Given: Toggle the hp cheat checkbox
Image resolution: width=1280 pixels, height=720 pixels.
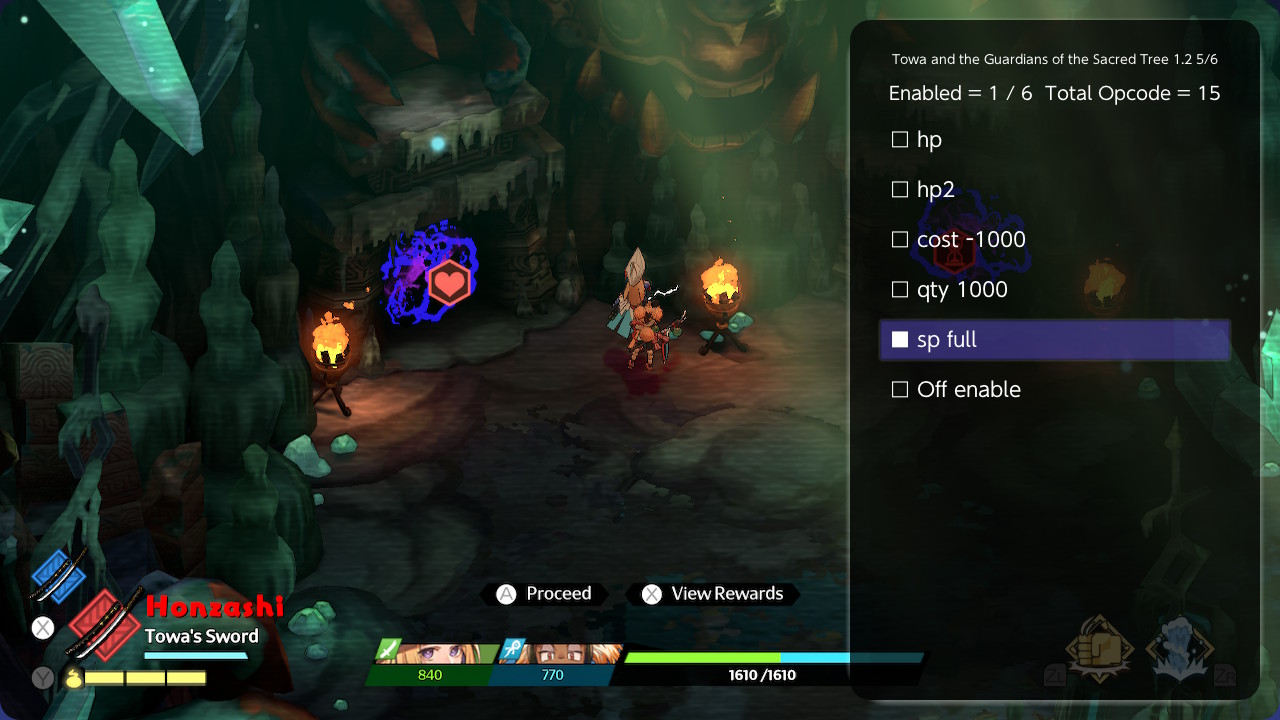Looking at the screenshot, I should click(900, 140).
